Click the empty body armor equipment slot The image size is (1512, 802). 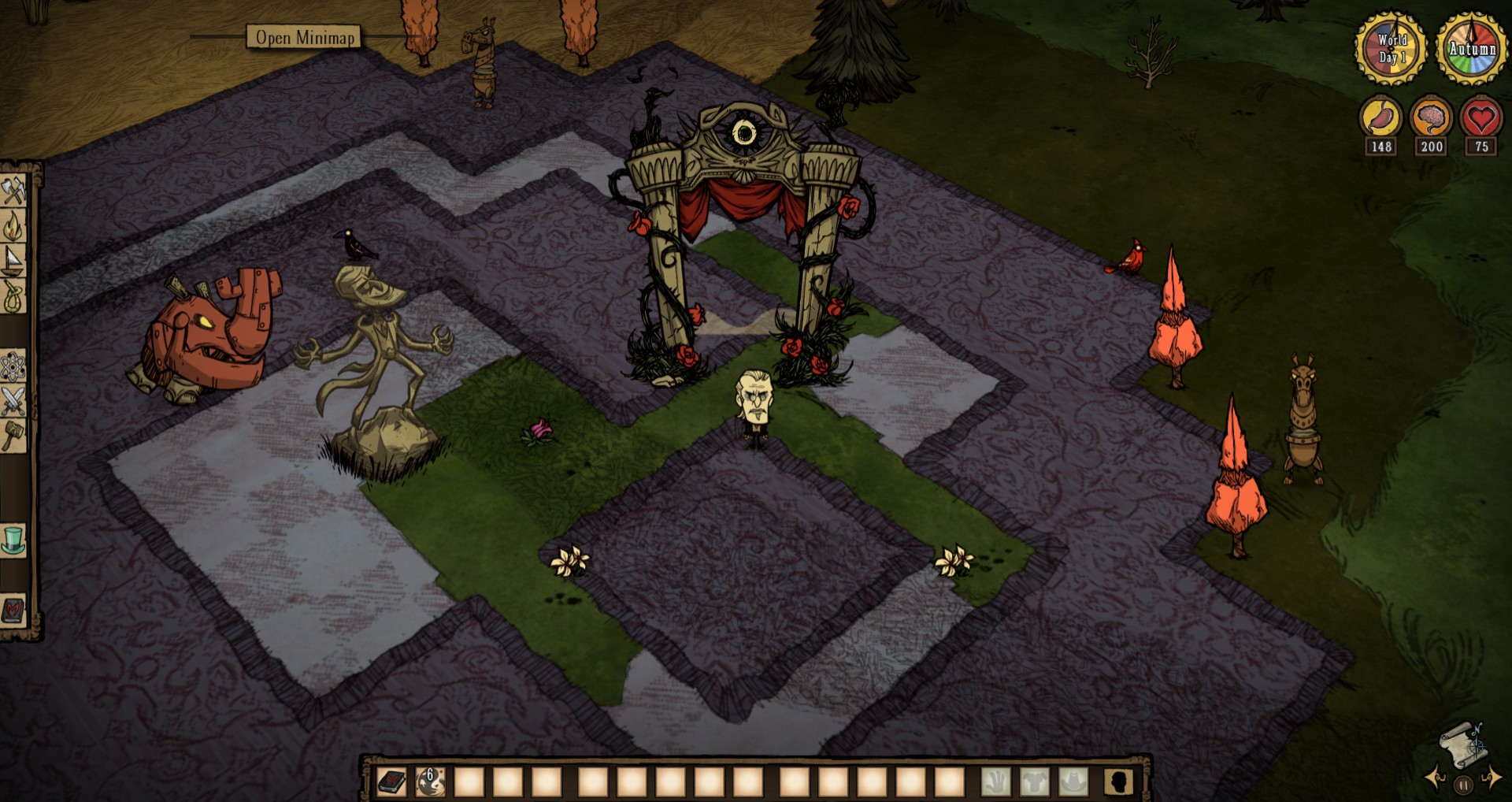[x=1035, y=782]
